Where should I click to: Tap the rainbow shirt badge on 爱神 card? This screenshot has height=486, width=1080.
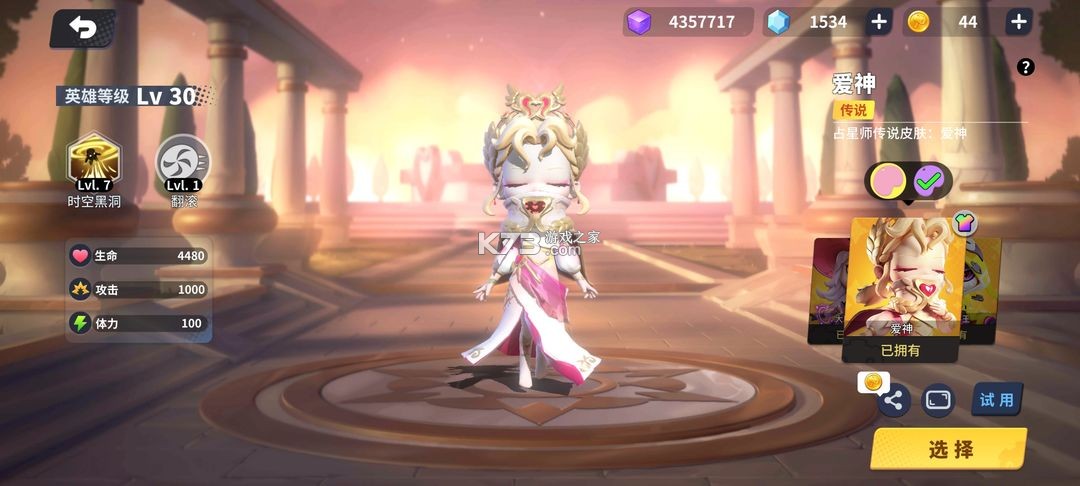(x=964, y=222)
